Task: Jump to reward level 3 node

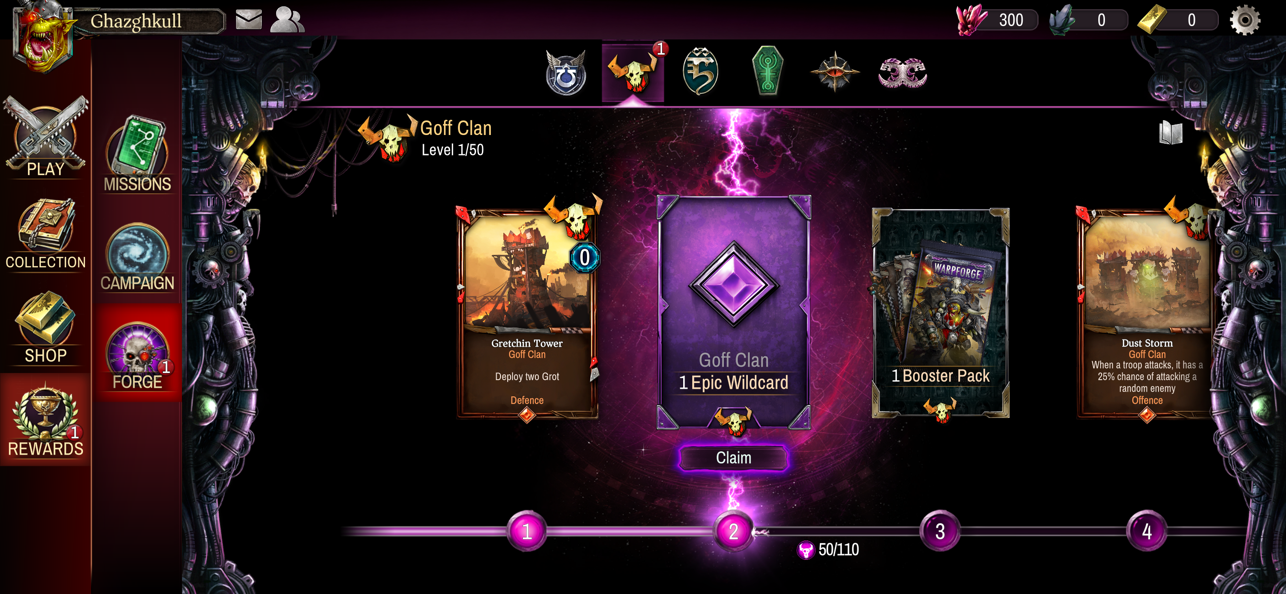Action: [939, 531]
